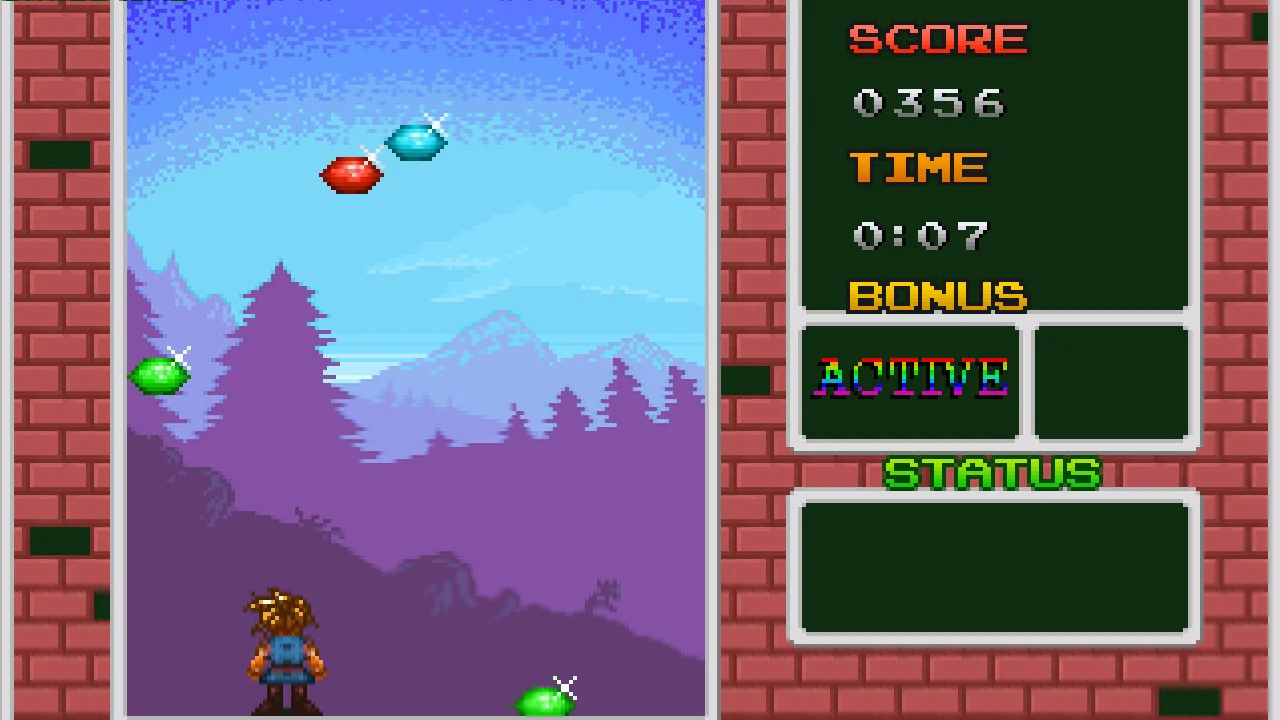Click the X marker on the bottom candy
1280x720 pixels.
(x=566, y=687)
